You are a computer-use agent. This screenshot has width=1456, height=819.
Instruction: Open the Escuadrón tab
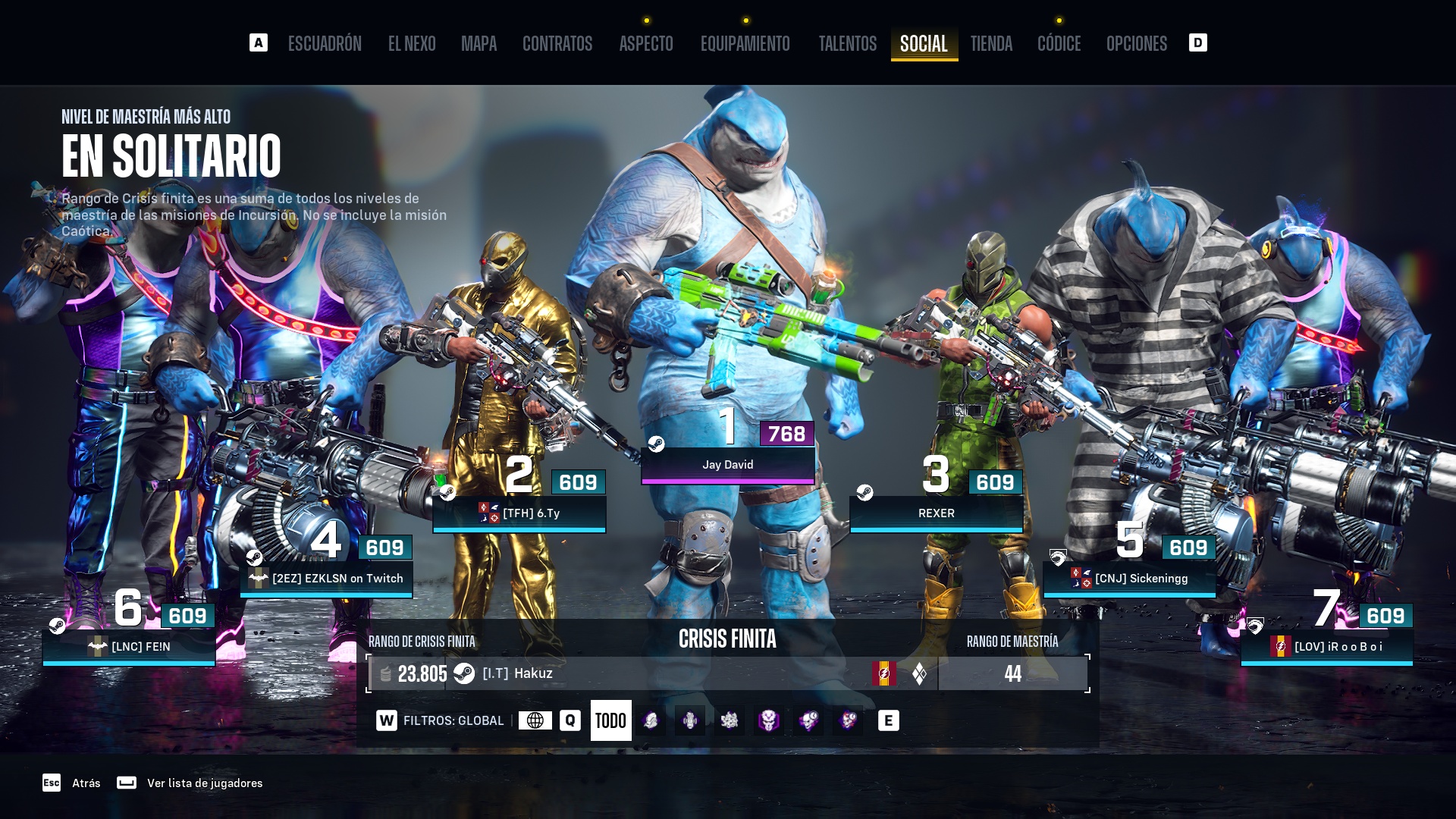click(325, 44)
